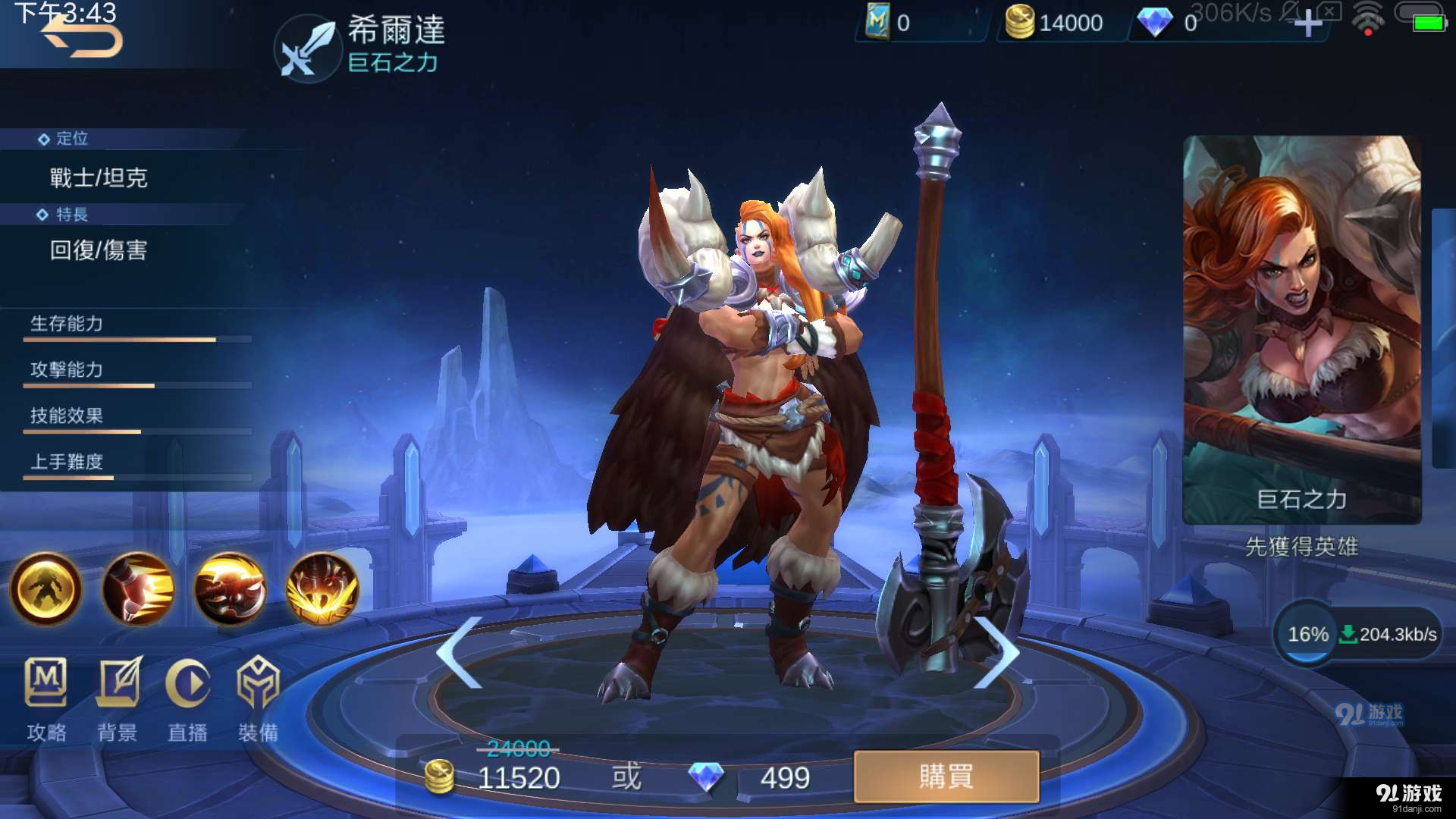Open the hero's first ability icon
The height and width of the screenshot is (819, 1456).
[138, 590]
